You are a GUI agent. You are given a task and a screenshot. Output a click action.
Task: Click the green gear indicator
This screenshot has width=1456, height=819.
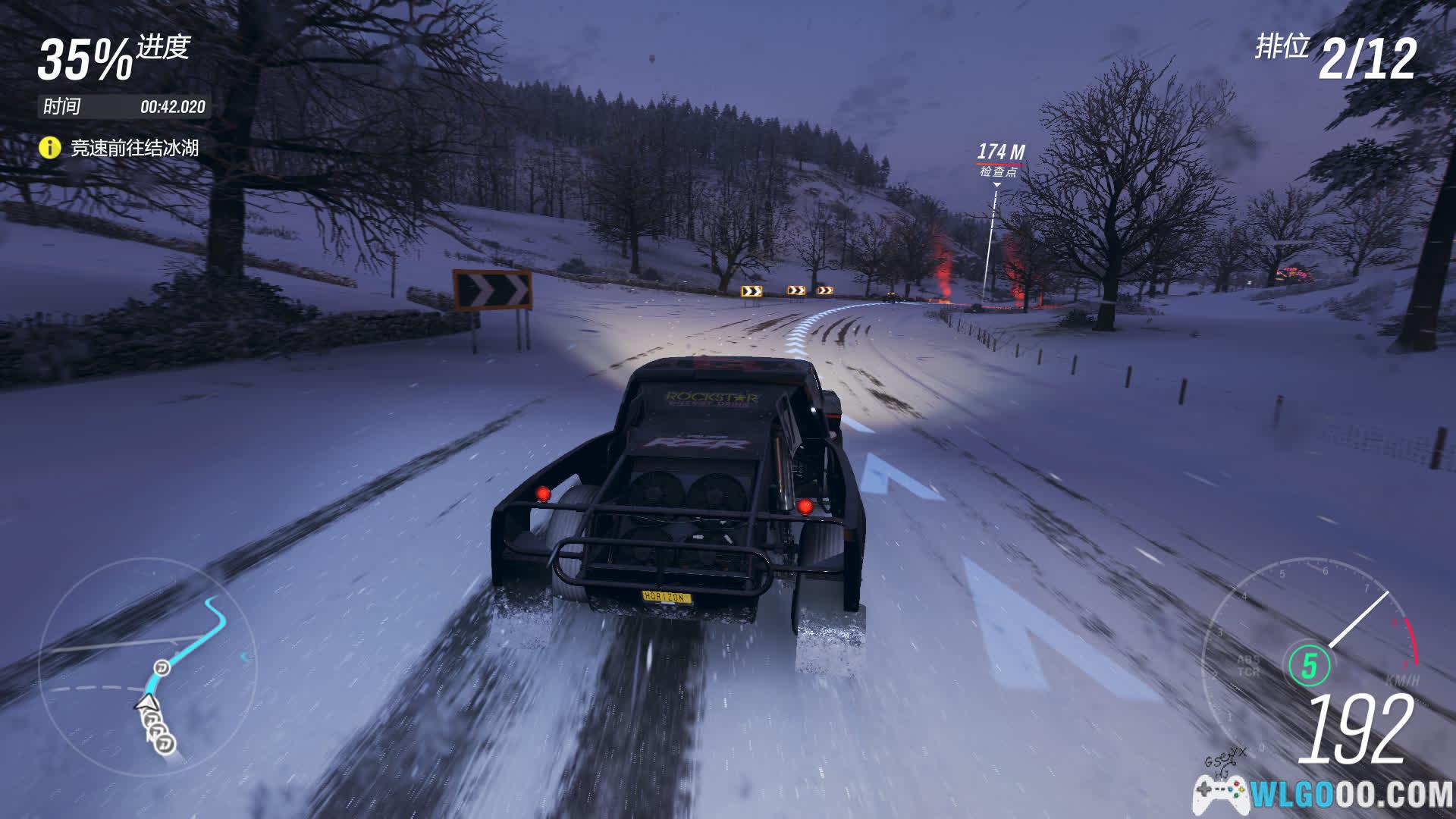[1309, 666]
